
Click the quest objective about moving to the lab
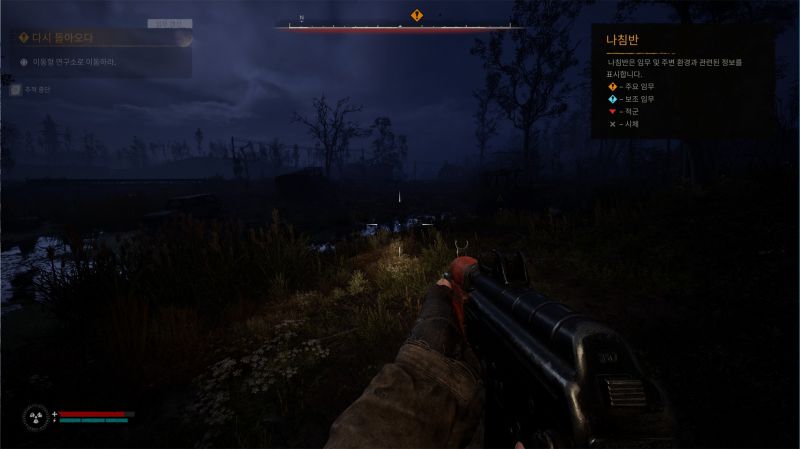click(x=74, y=62)
